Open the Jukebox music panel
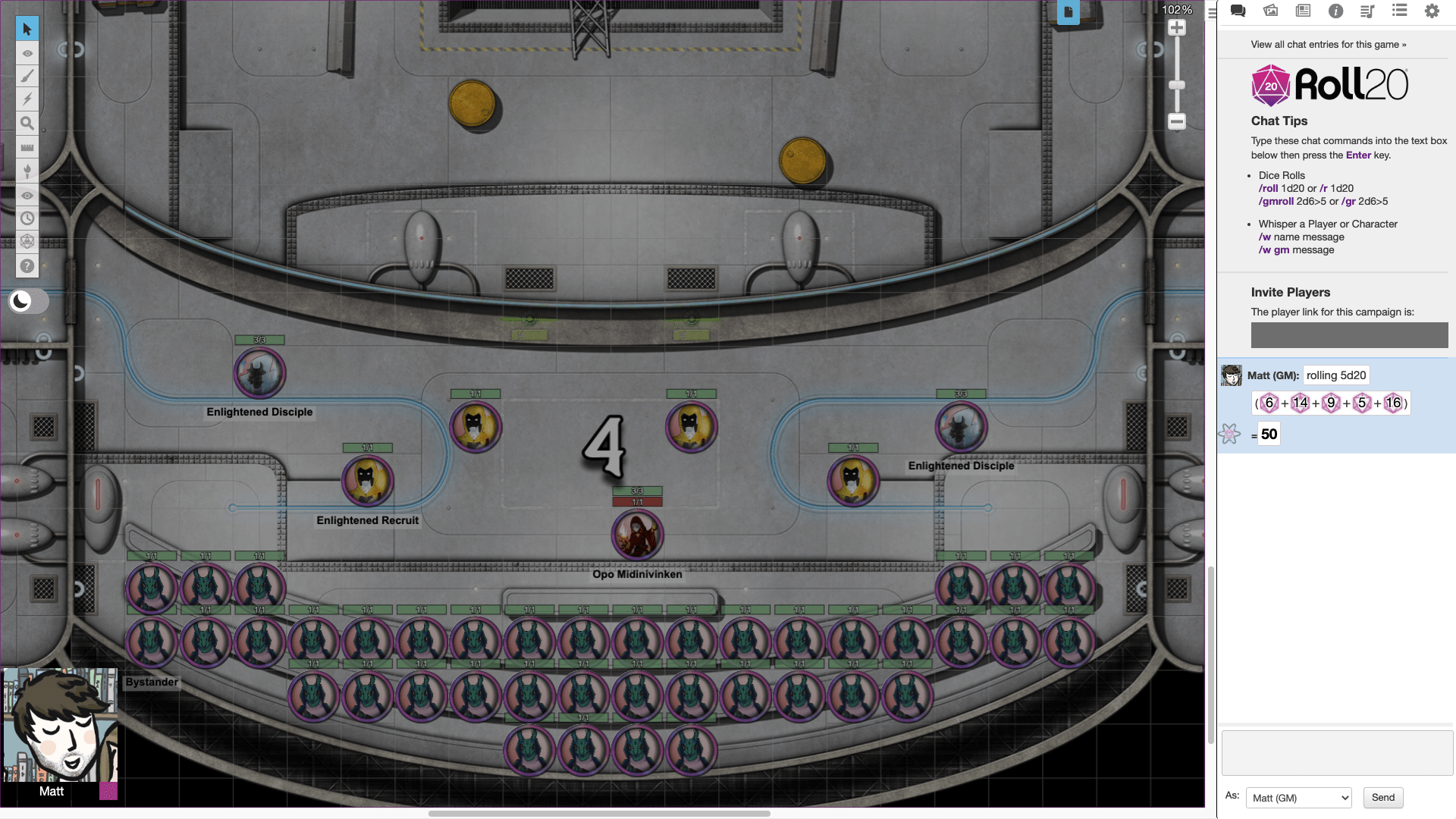Viewport: 1456px width, 819px height. [1367, 11]
